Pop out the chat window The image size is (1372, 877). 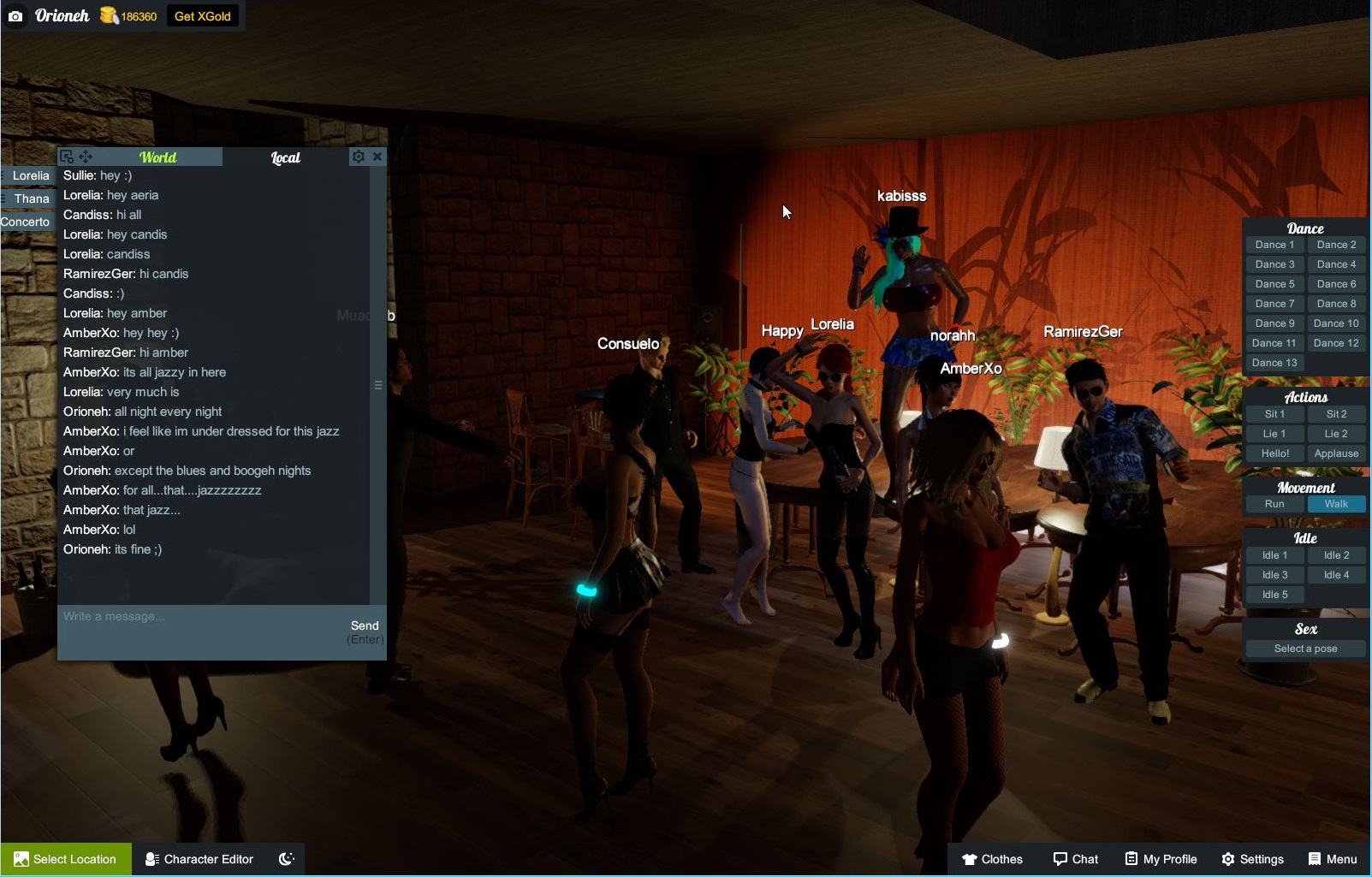(x=68, y=157)
